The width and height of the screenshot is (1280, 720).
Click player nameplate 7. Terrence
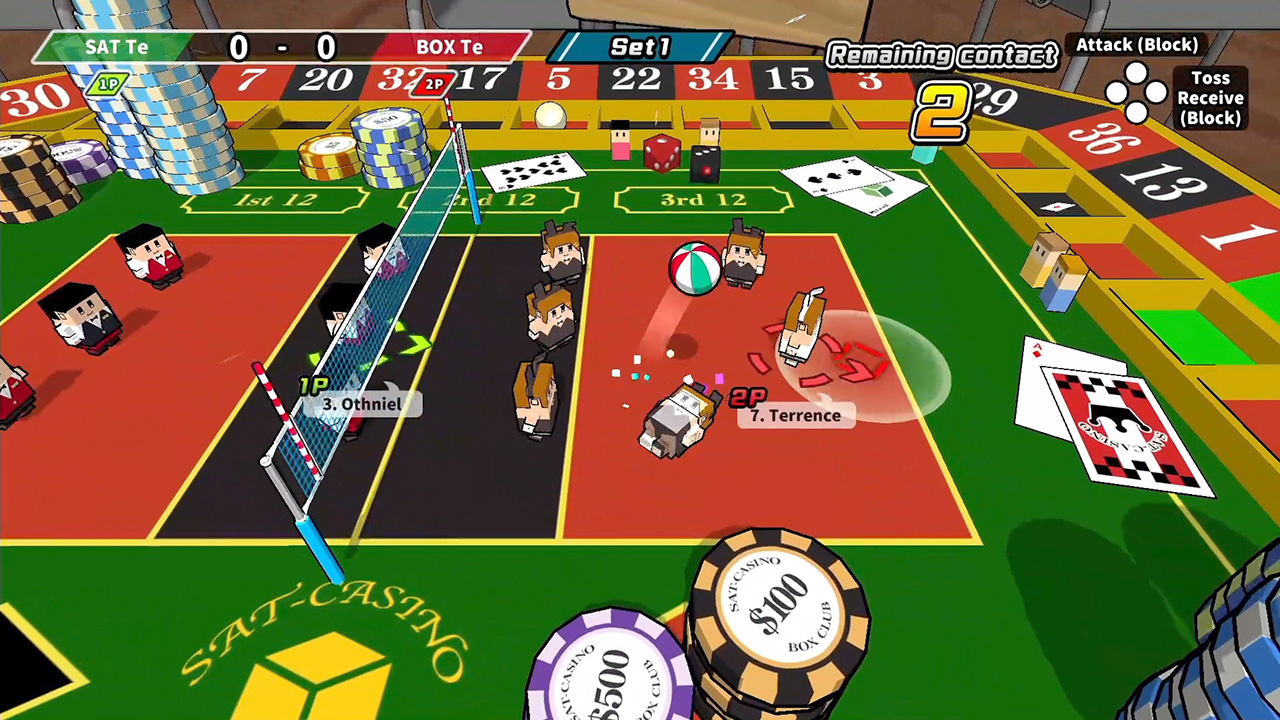point(795,415)
